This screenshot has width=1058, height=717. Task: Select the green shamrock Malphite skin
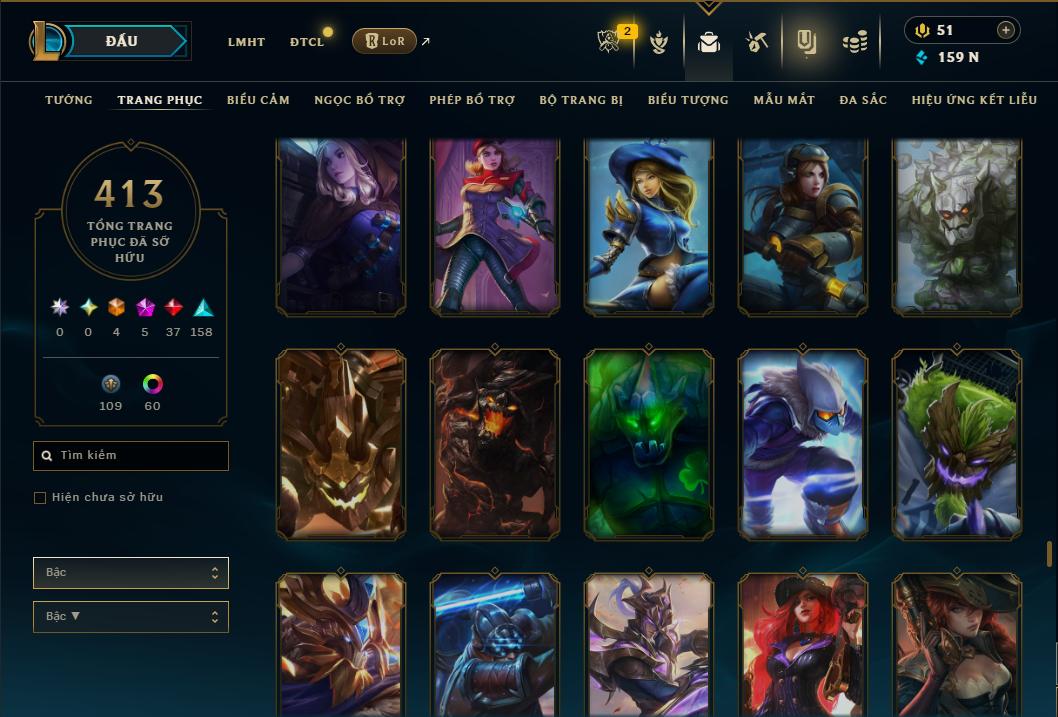[x=649, y=445]
